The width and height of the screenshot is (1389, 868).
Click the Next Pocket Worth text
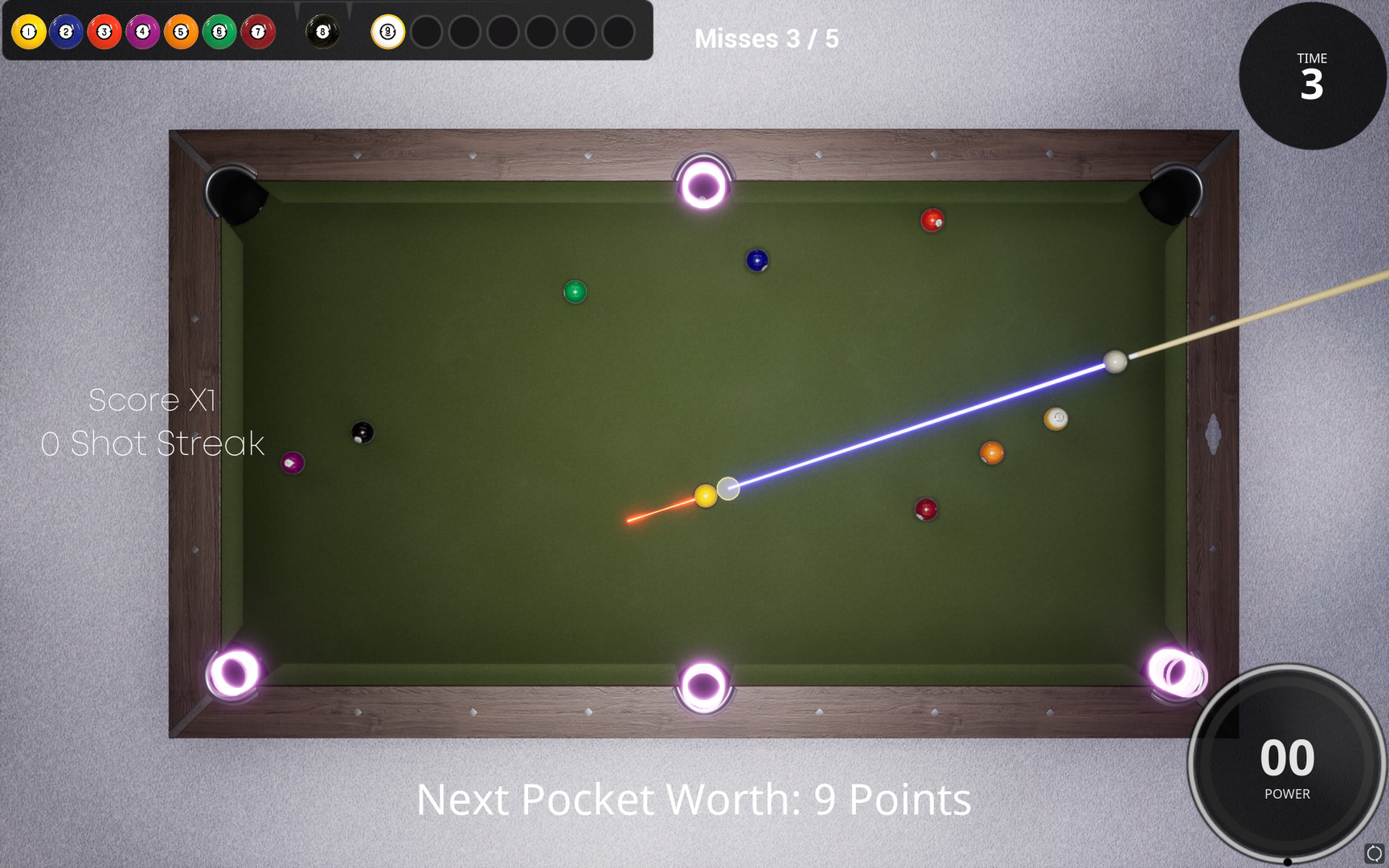tap(694, 800)
